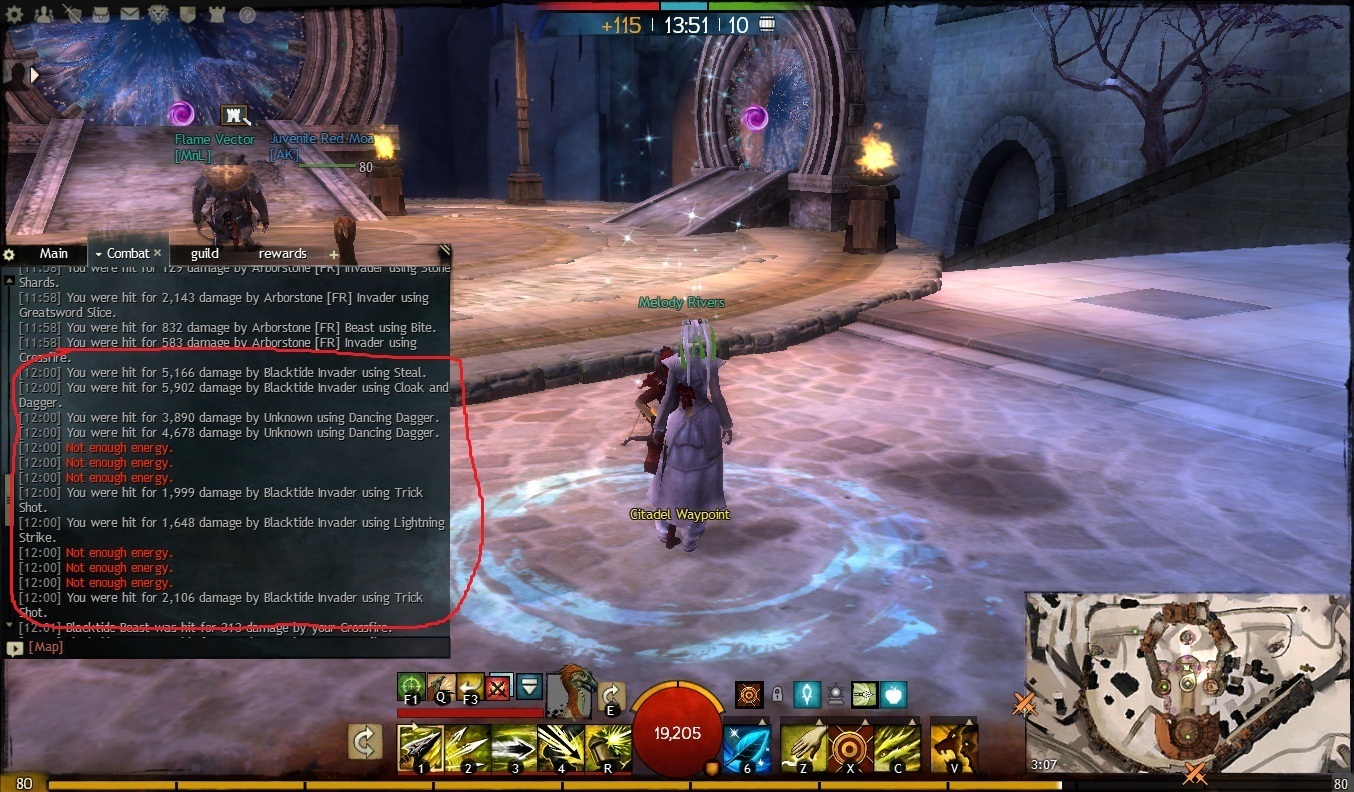Switch to the Main chat tab
The height and width of the screenshot is (792, 1354).
tap(53, 254)
